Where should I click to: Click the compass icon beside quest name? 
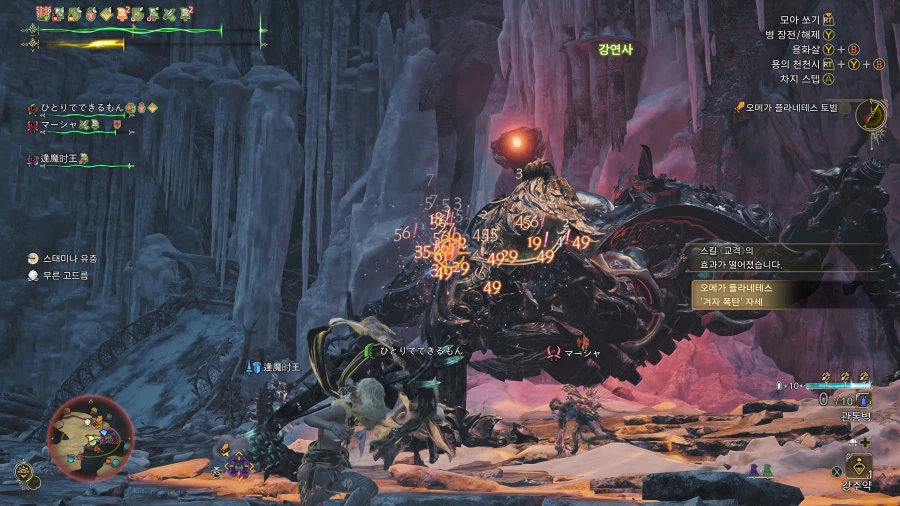[x=872, y=113]
